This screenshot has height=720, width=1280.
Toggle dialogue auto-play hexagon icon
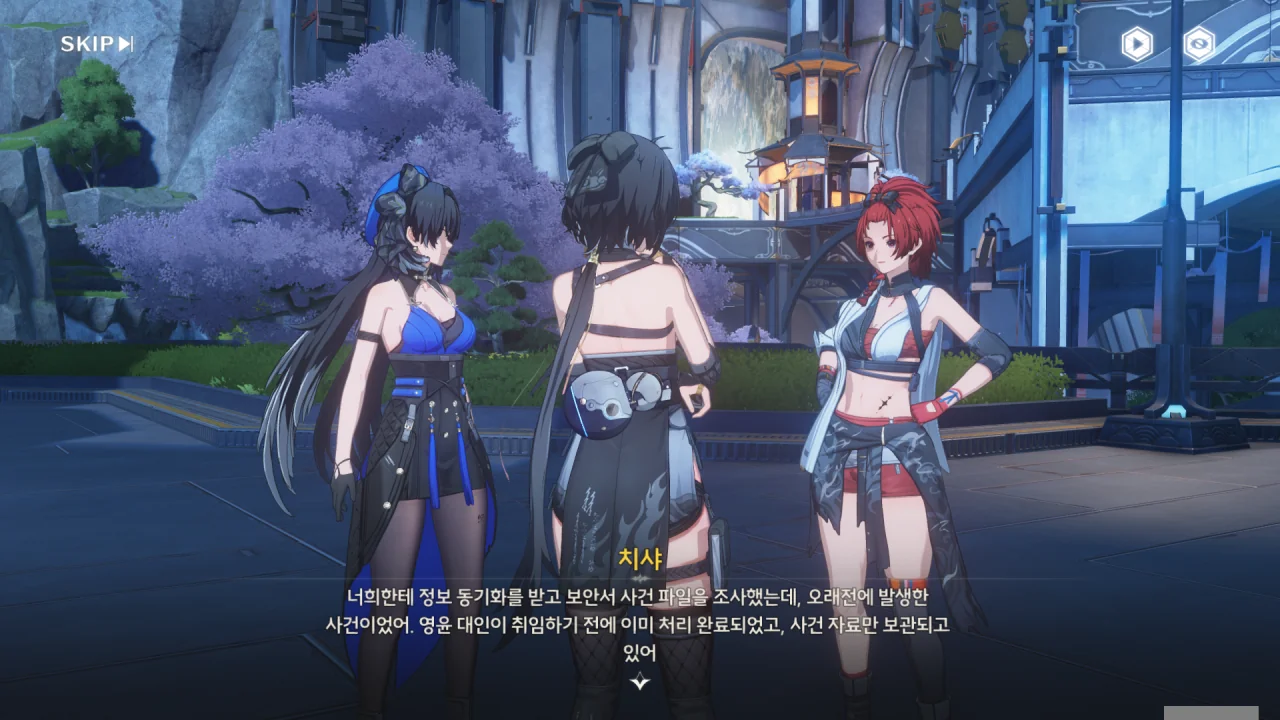coord(1136,43)
